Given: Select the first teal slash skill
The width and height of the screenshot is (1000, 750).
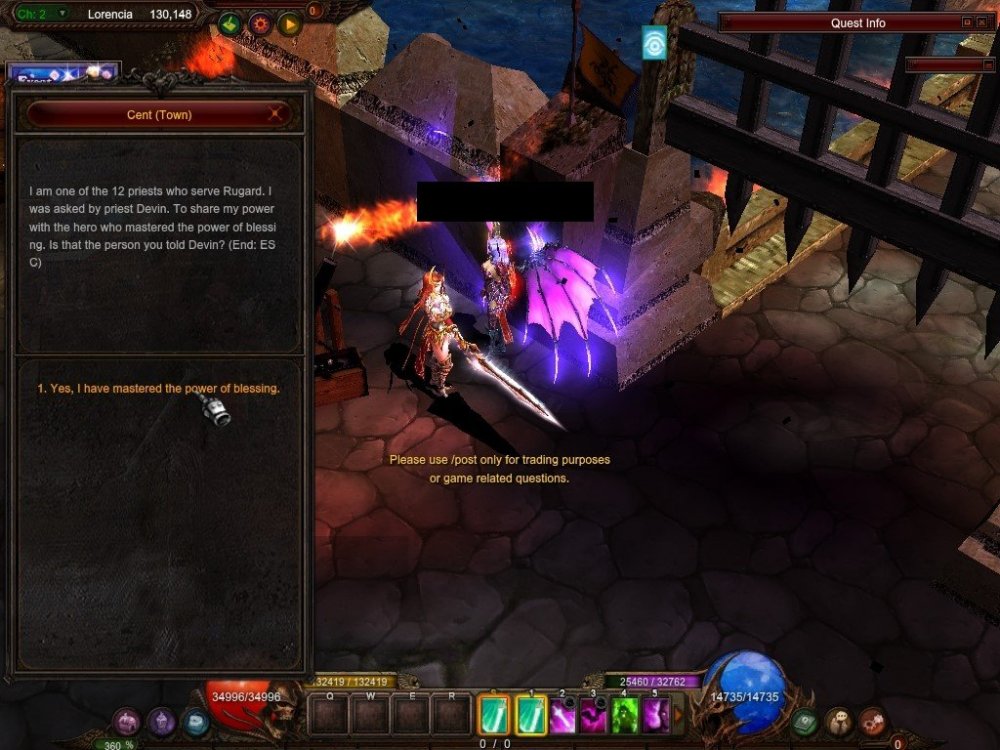Looking at the screenshot, I should click(x=494, y=714).
